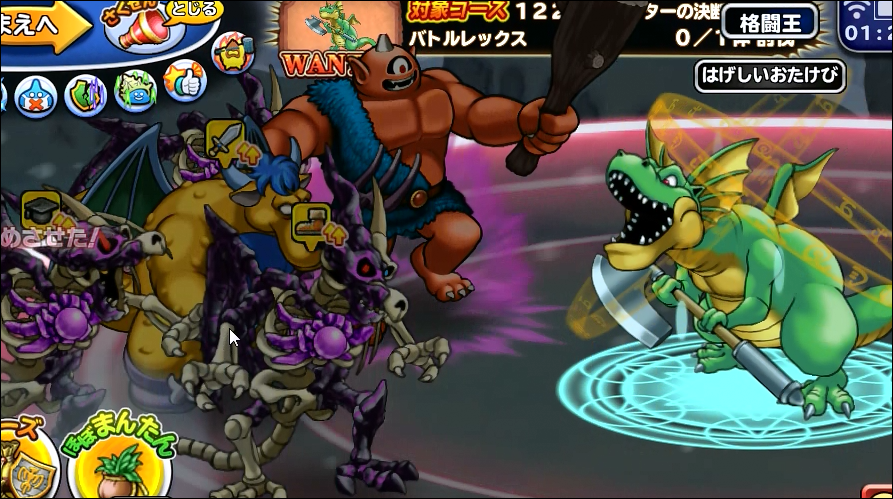Activate the flaming hammer monster icon
Screen dimensions: 893x499
pyautogui.click(x=234, y=53)
